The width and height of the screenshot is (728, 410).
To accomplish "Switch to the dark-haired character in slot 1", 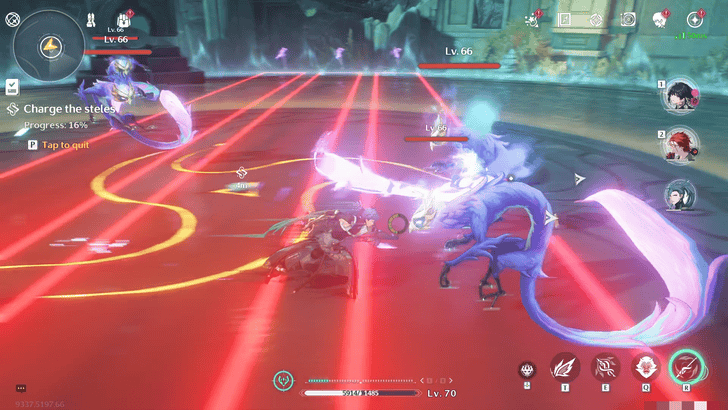I will click(x=682, y=97).
